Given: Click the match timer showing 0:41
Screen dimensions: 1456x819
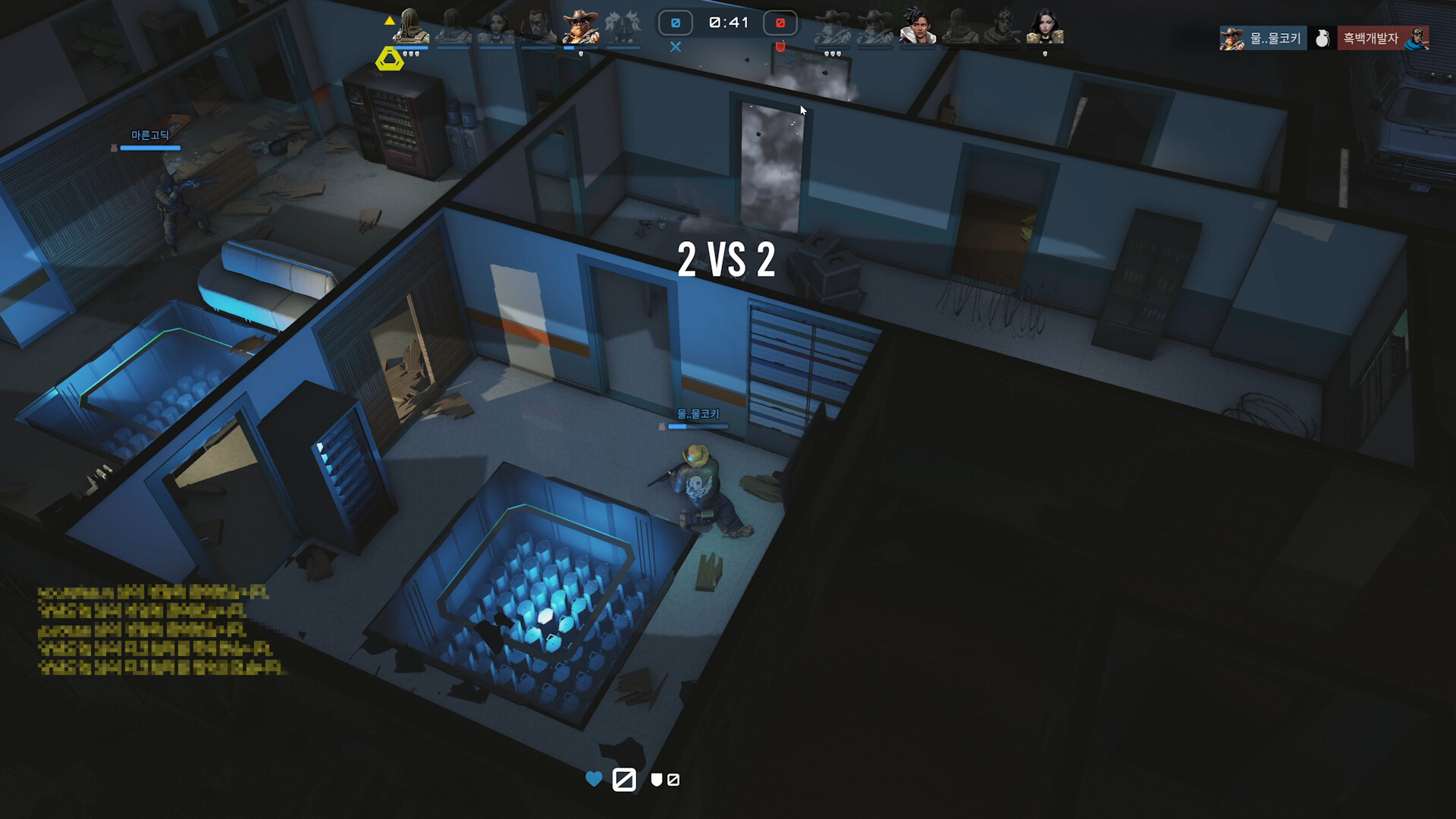Looking at the screenshot, I should coord(726,23).
